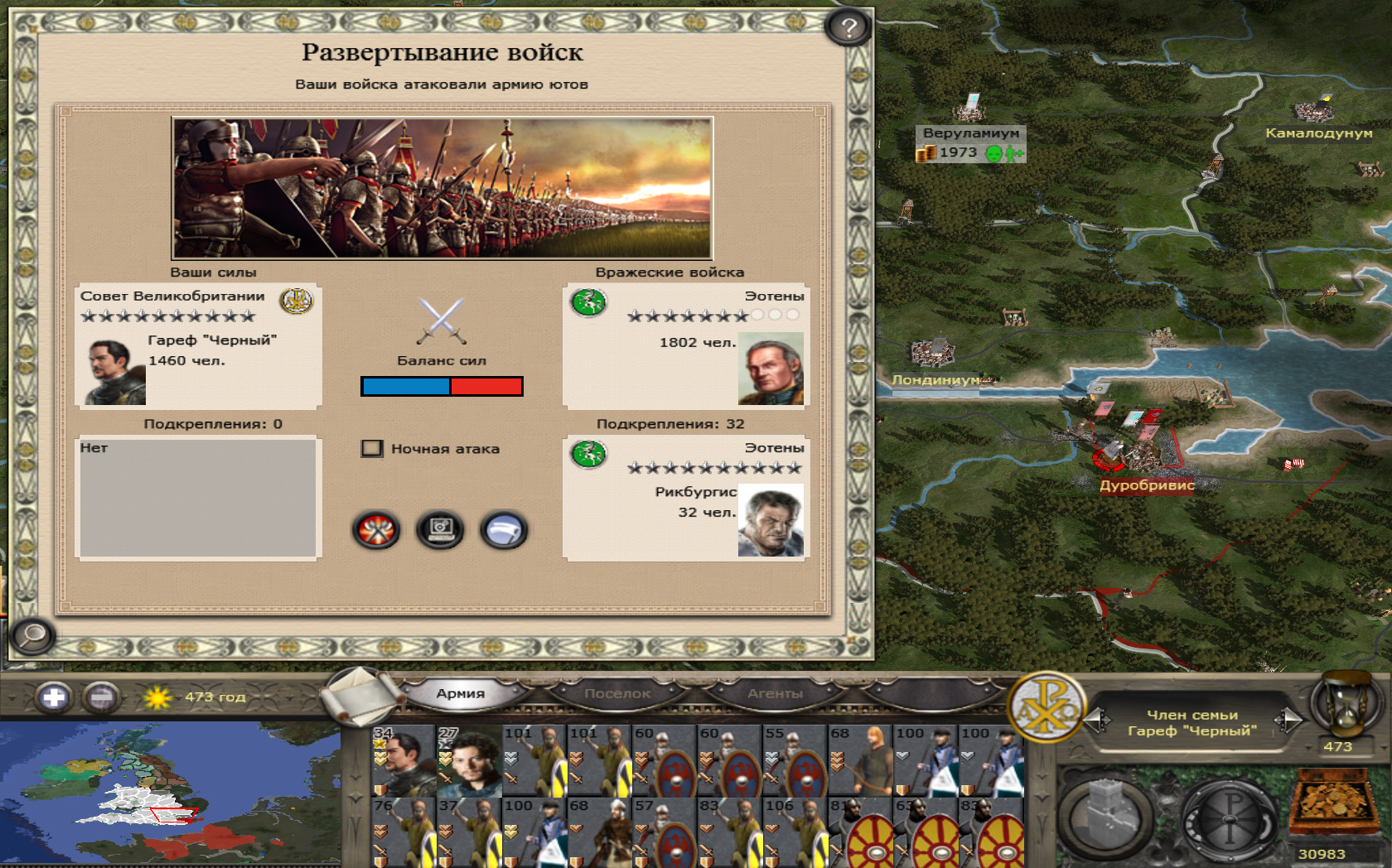Choose the auto-resolve battle button
1392x868 pixels.
(x=440, y=530)
